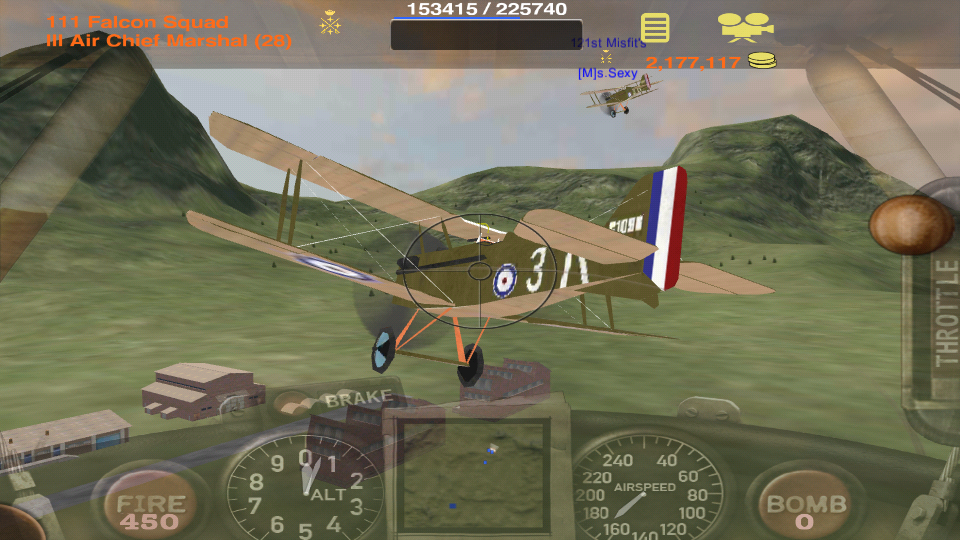Grab the throttle lever knob
The height and width of the screenshot is (540, 960).
click(910, 225)
